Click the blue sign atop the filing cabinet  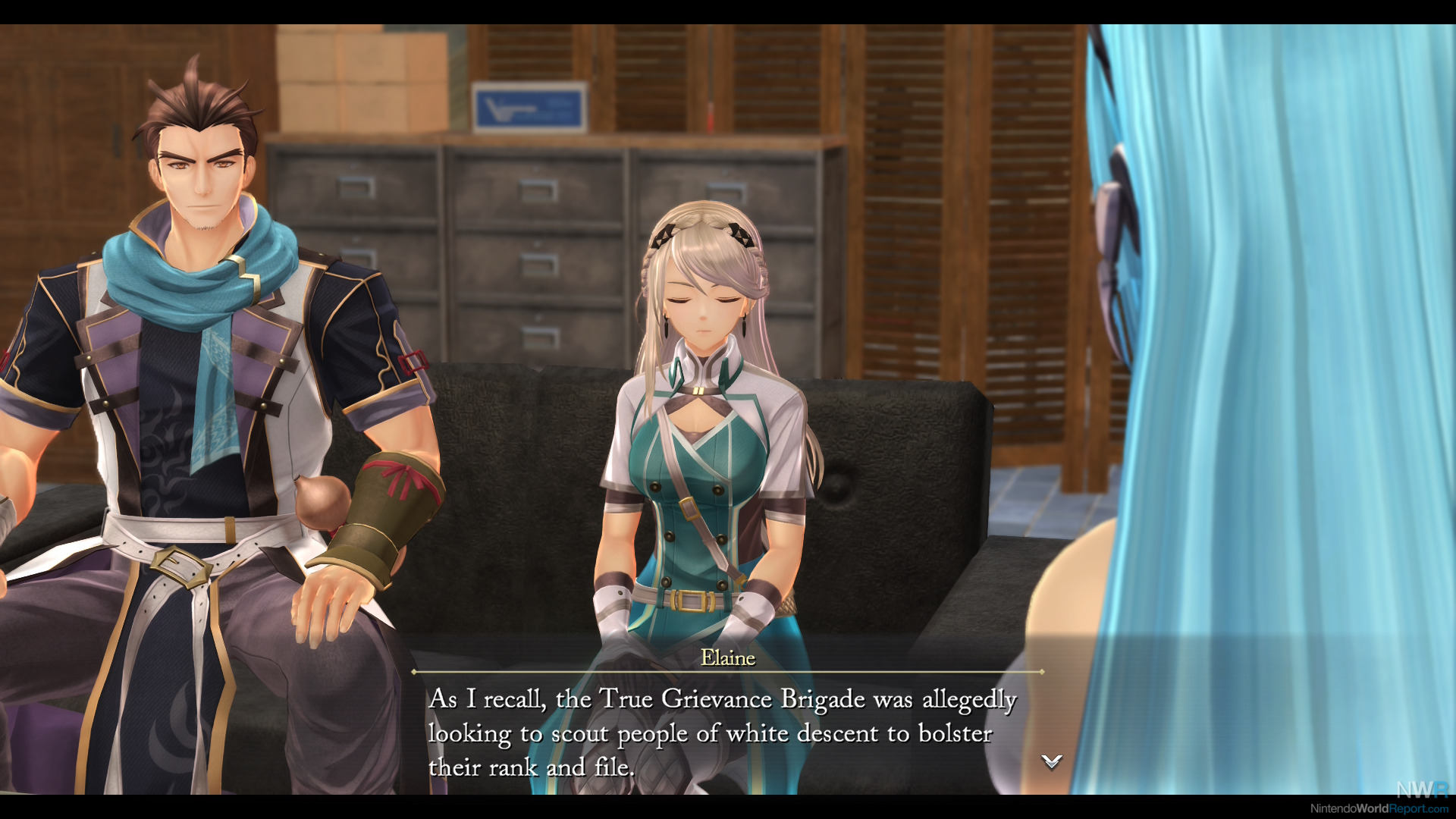[529, 106]
